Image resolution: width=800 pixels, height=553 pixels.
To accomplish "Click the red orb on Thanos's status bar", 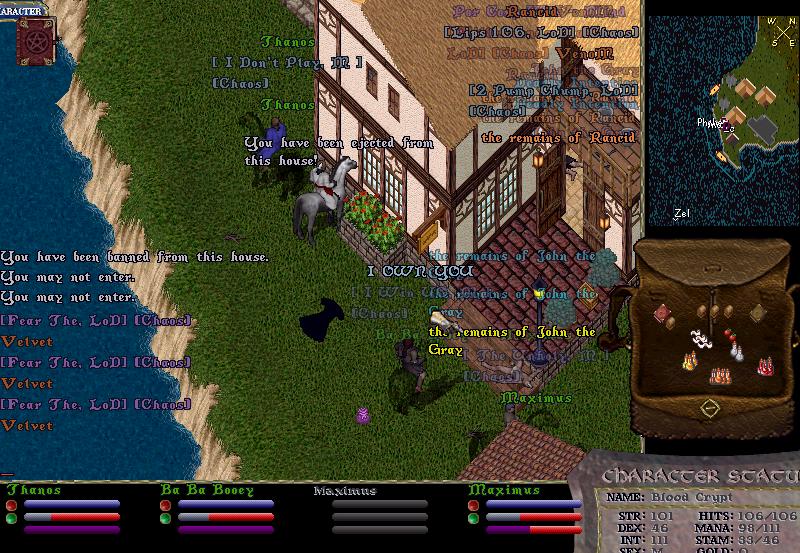I will (11, 505).
